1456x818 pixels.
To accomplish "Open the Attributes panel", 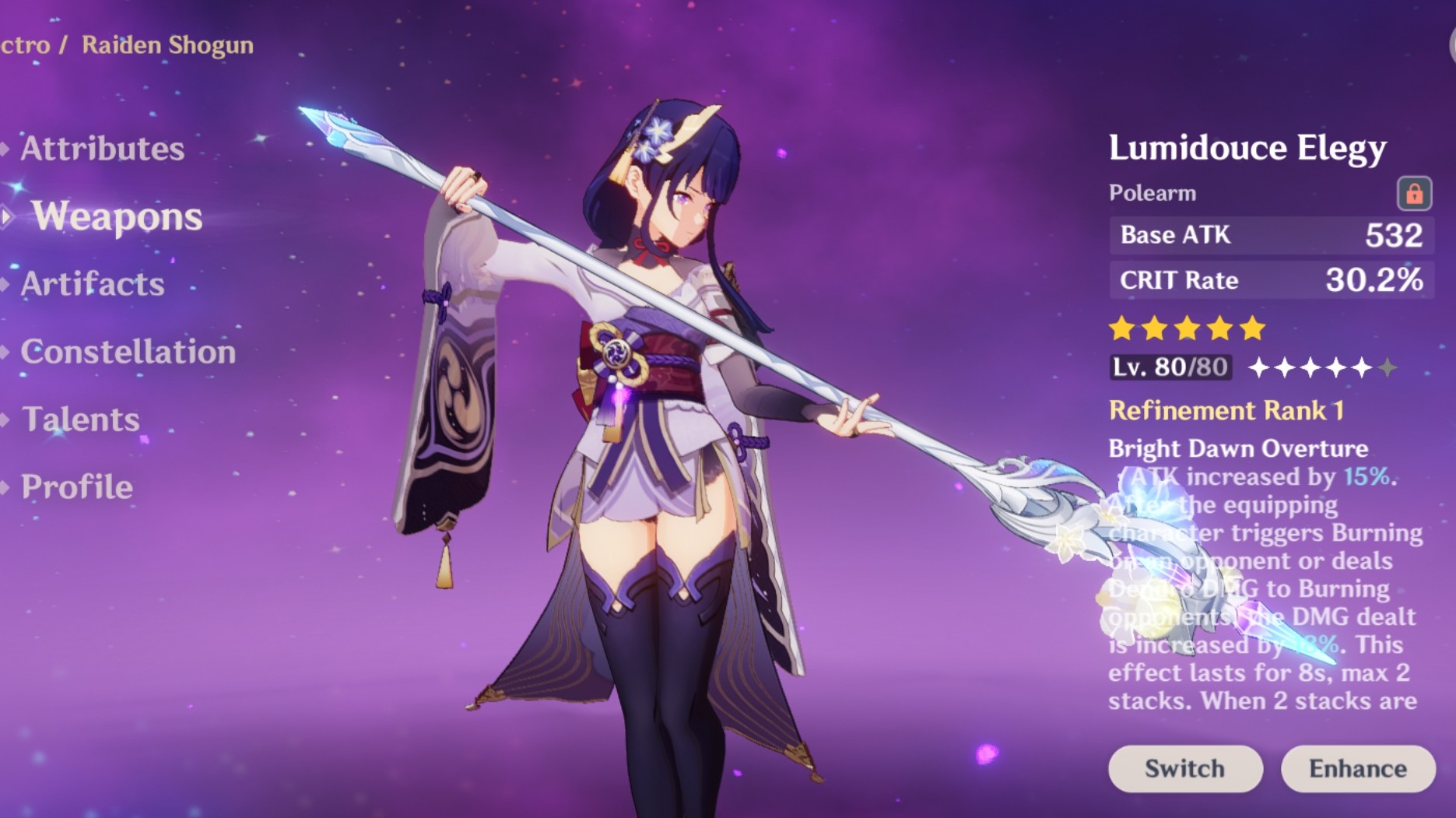I will [x=102, y=148].
